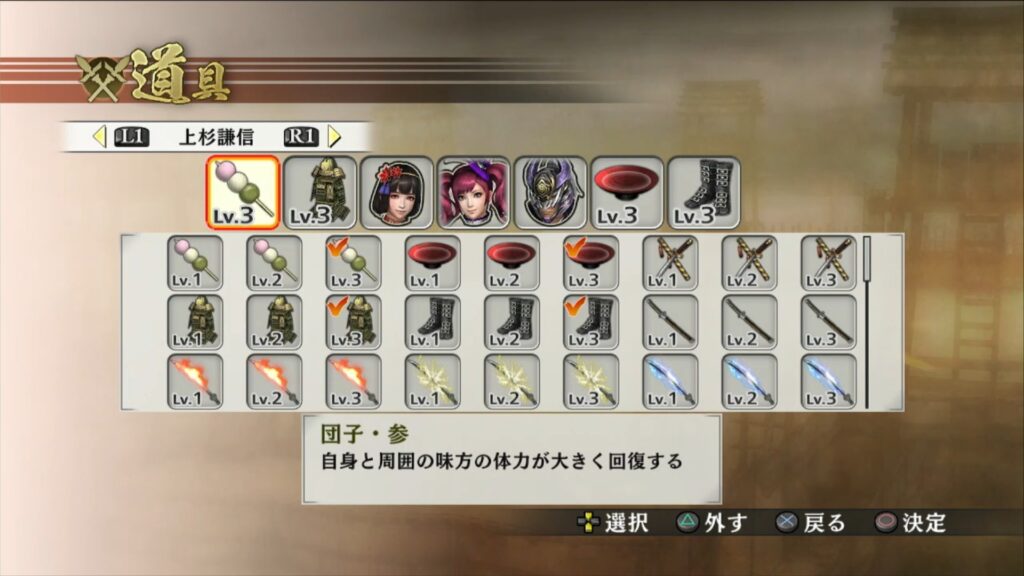The image size is (1024, 576).
Task: Select the equipped dango Lv.3 slot
Action: tap(242, 192)
